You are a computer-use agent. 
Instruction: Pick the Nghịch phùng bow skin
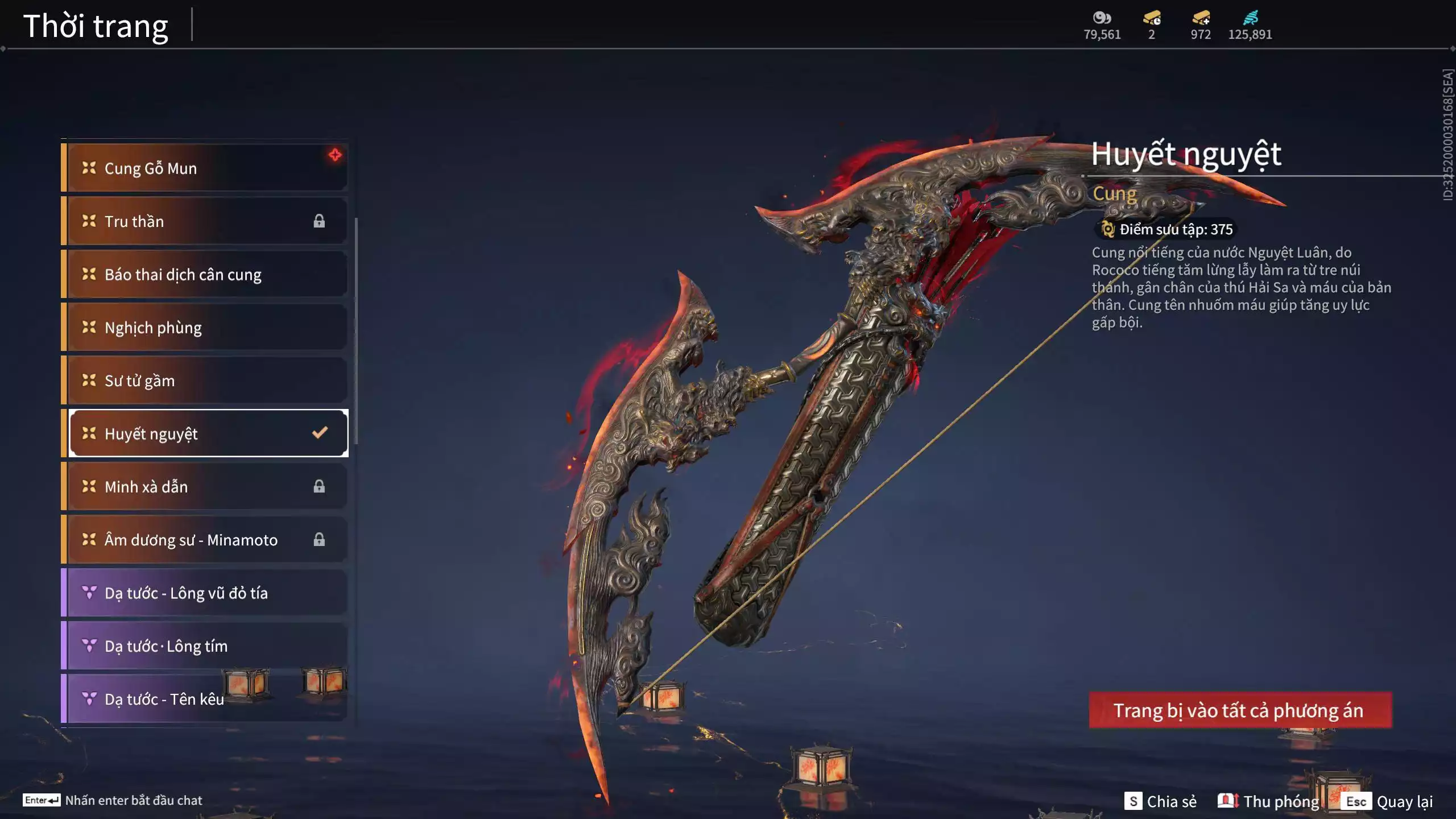[x=205, y=328]
